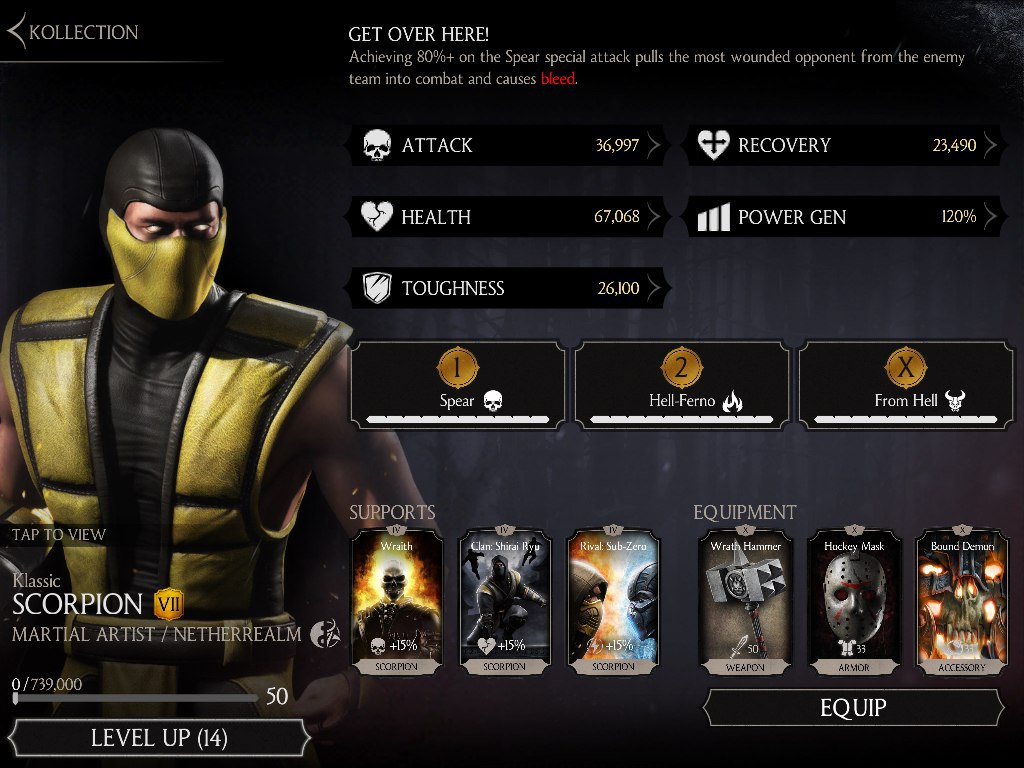
Task: Go back to the Kollection screen
Action: pyautogui.click(x=73, y=32)
